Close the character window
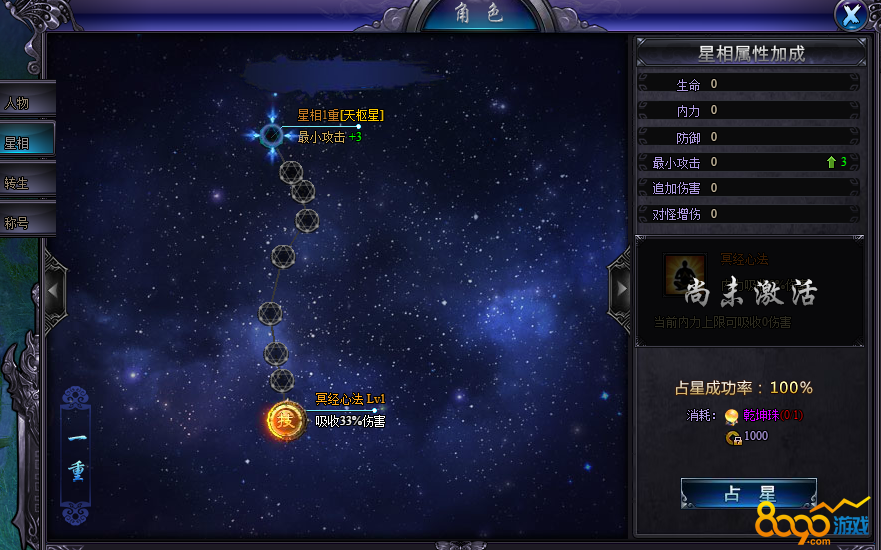Viewport: 881px width, 550px height. pos(851,15)
